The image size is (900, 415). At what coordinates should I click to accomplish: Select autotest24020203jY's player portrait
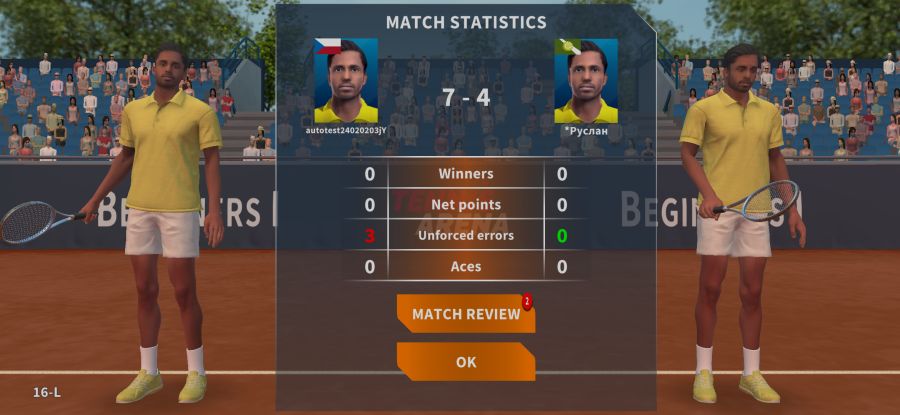[346, 81]
